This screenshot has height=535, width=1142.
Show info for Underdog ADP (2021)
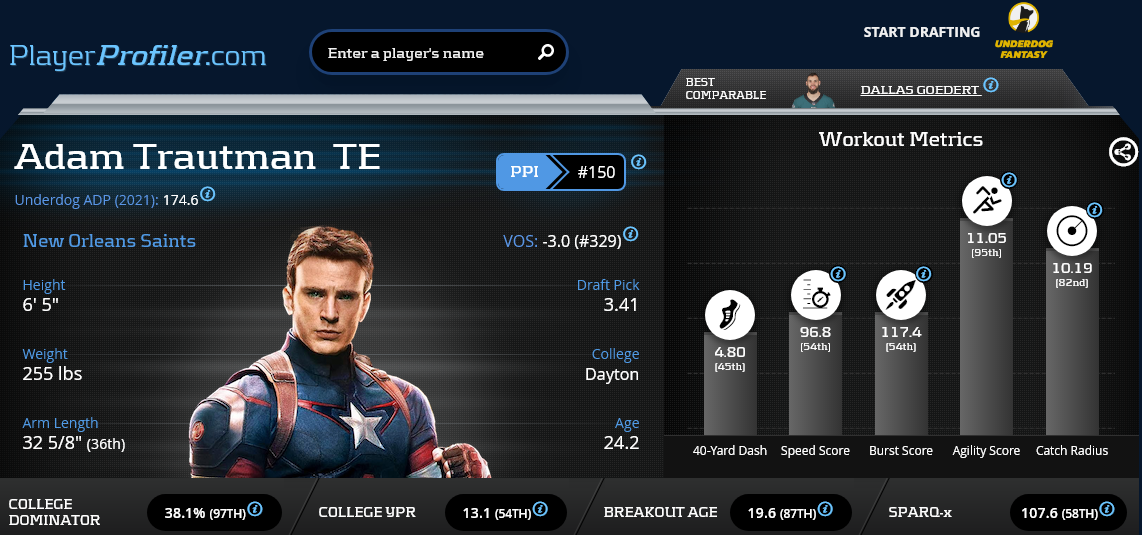click(207, 194)
